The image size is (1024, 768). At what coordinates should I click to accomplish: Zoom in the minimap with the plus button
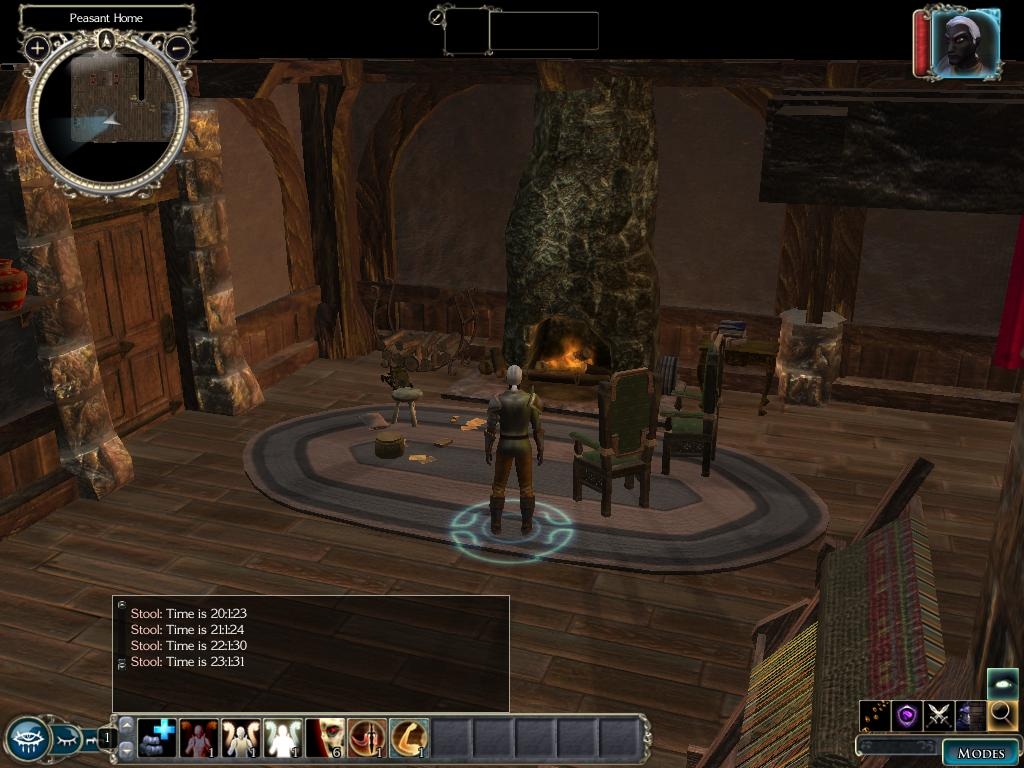tap(37, 47)
